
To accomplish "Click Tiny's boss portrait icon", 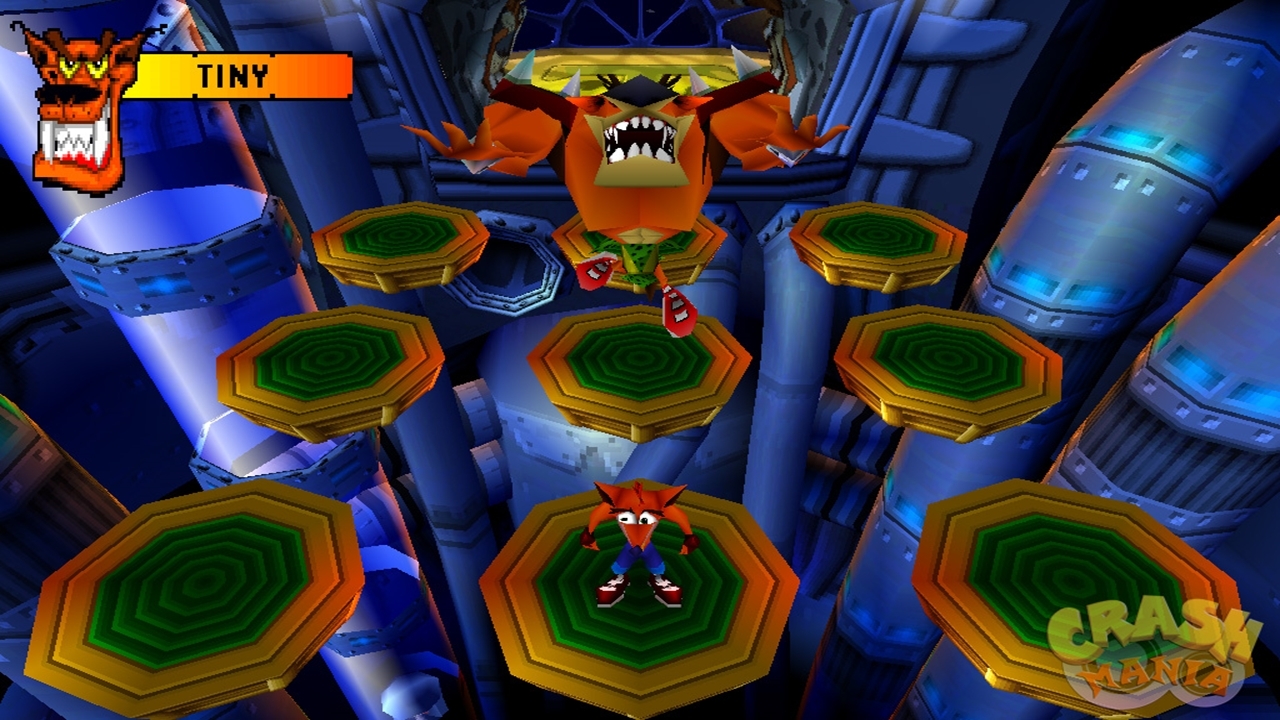I will [78, 106].
